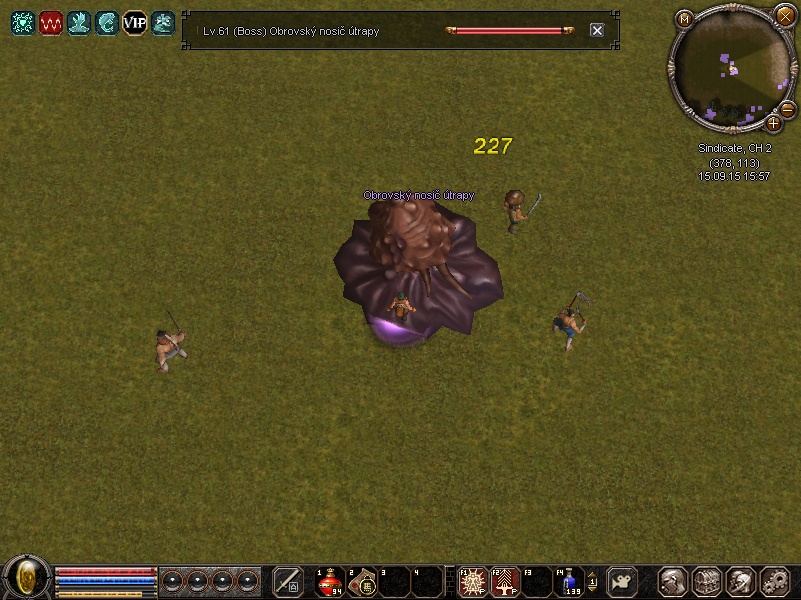Image resolution: width=801 pixels, height=600 pixels.
Task: Click the gold coin emblem button
Action: tap(27, 577)
